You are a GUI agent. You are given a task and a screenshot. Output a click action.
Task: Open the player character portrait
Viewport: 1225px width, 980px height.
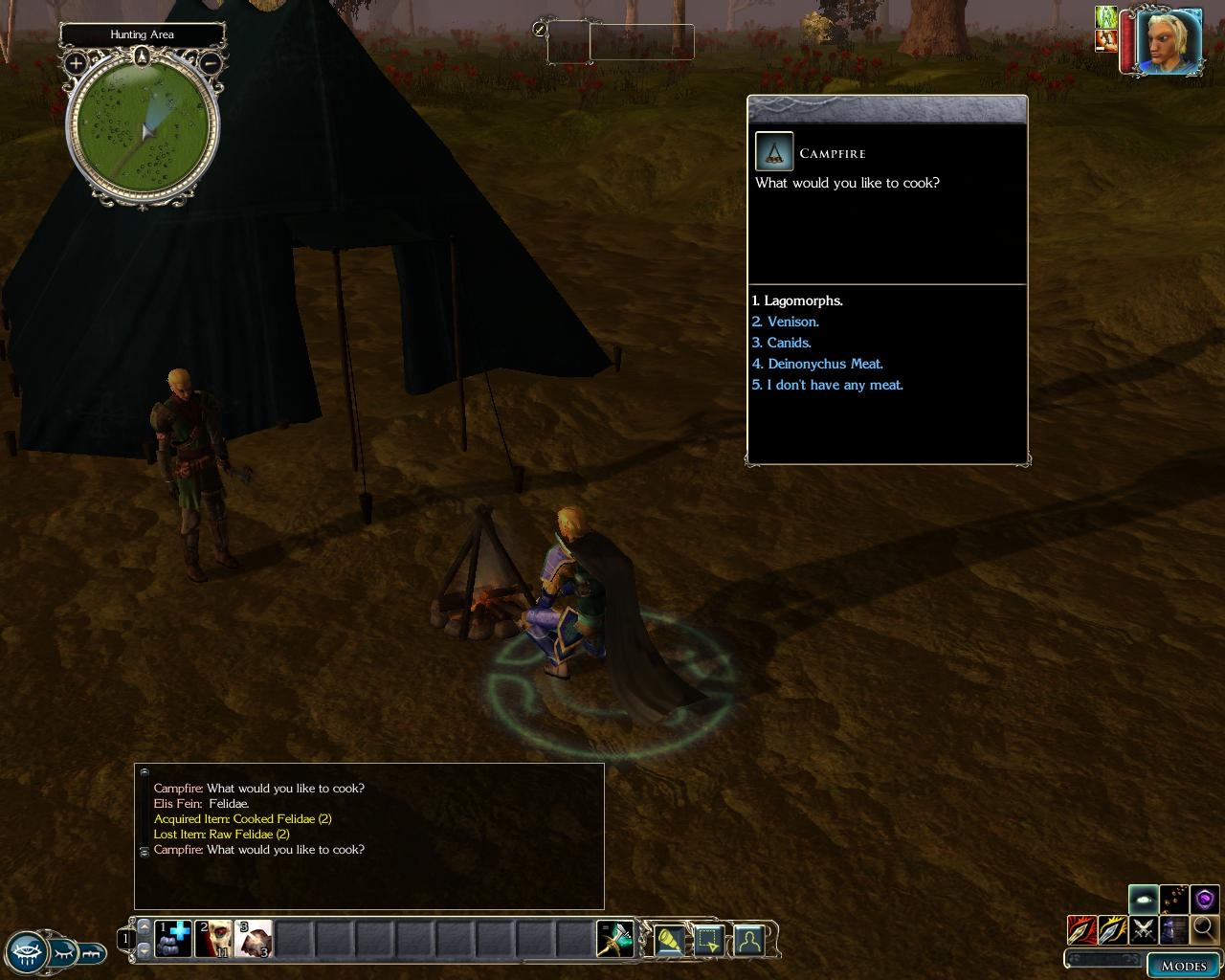point(1169,40)
